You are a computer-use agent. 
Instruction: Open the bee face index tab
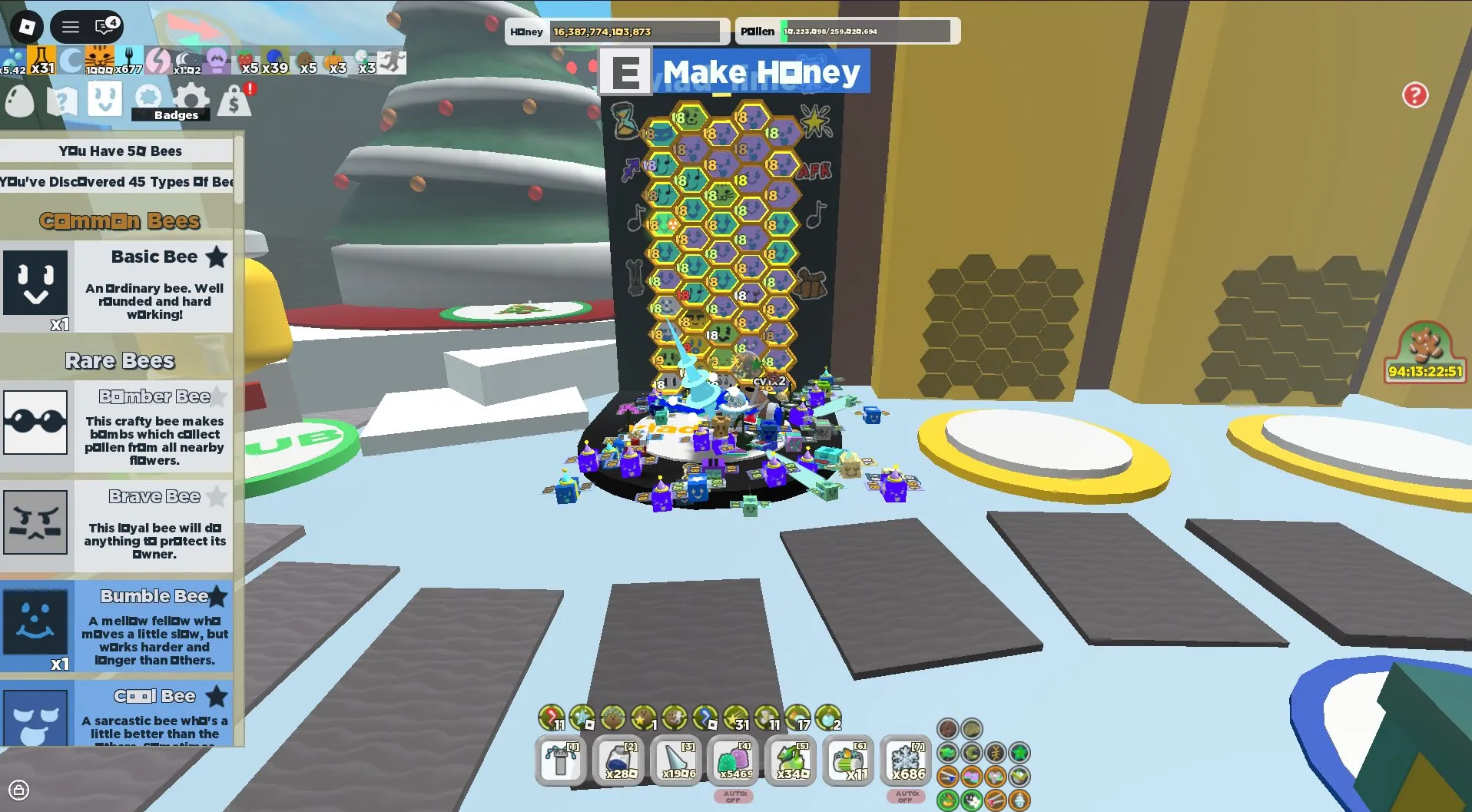(x=106, y=100)
